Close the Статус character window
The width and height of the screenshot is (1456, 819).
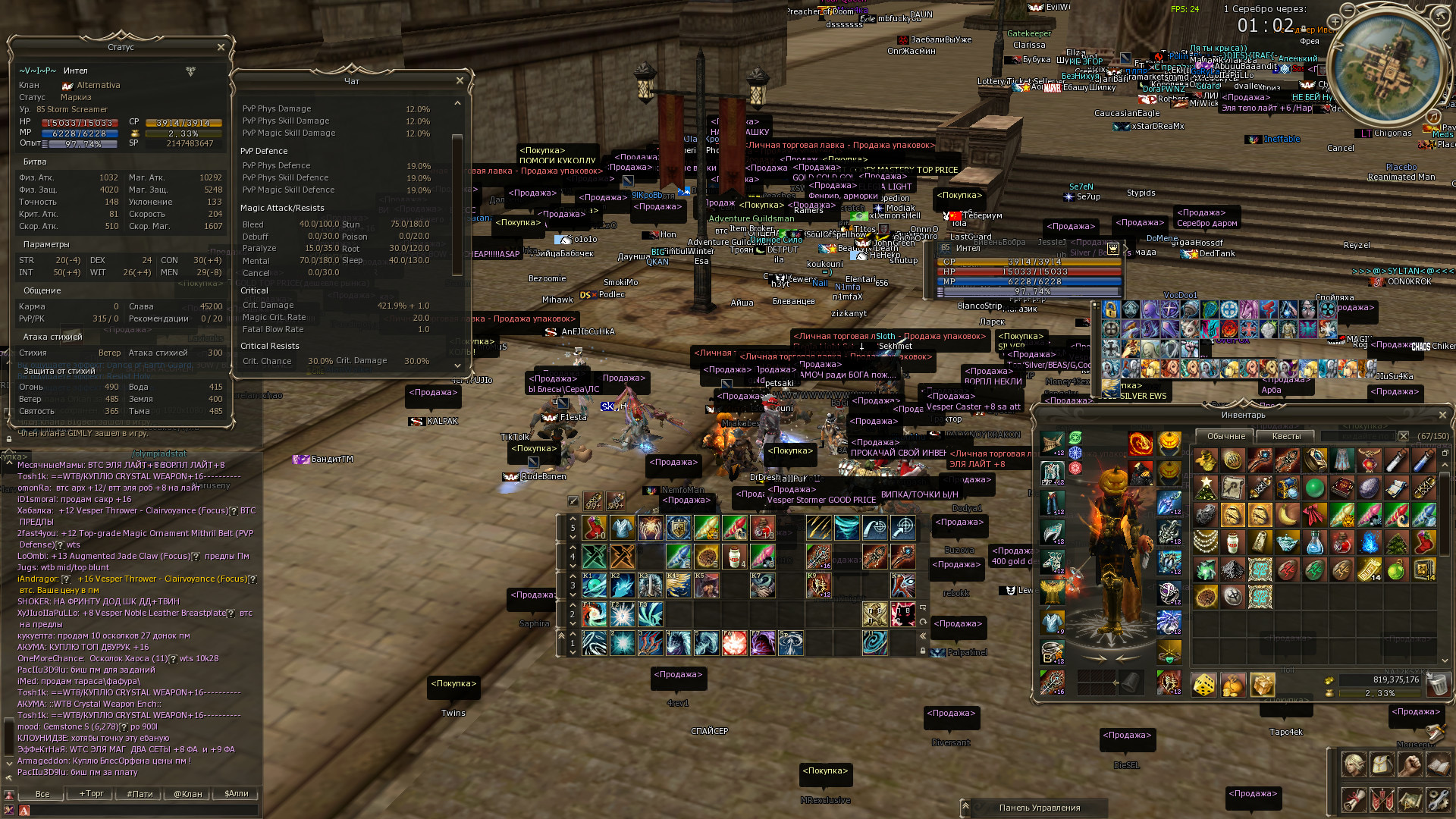point(221,47)
